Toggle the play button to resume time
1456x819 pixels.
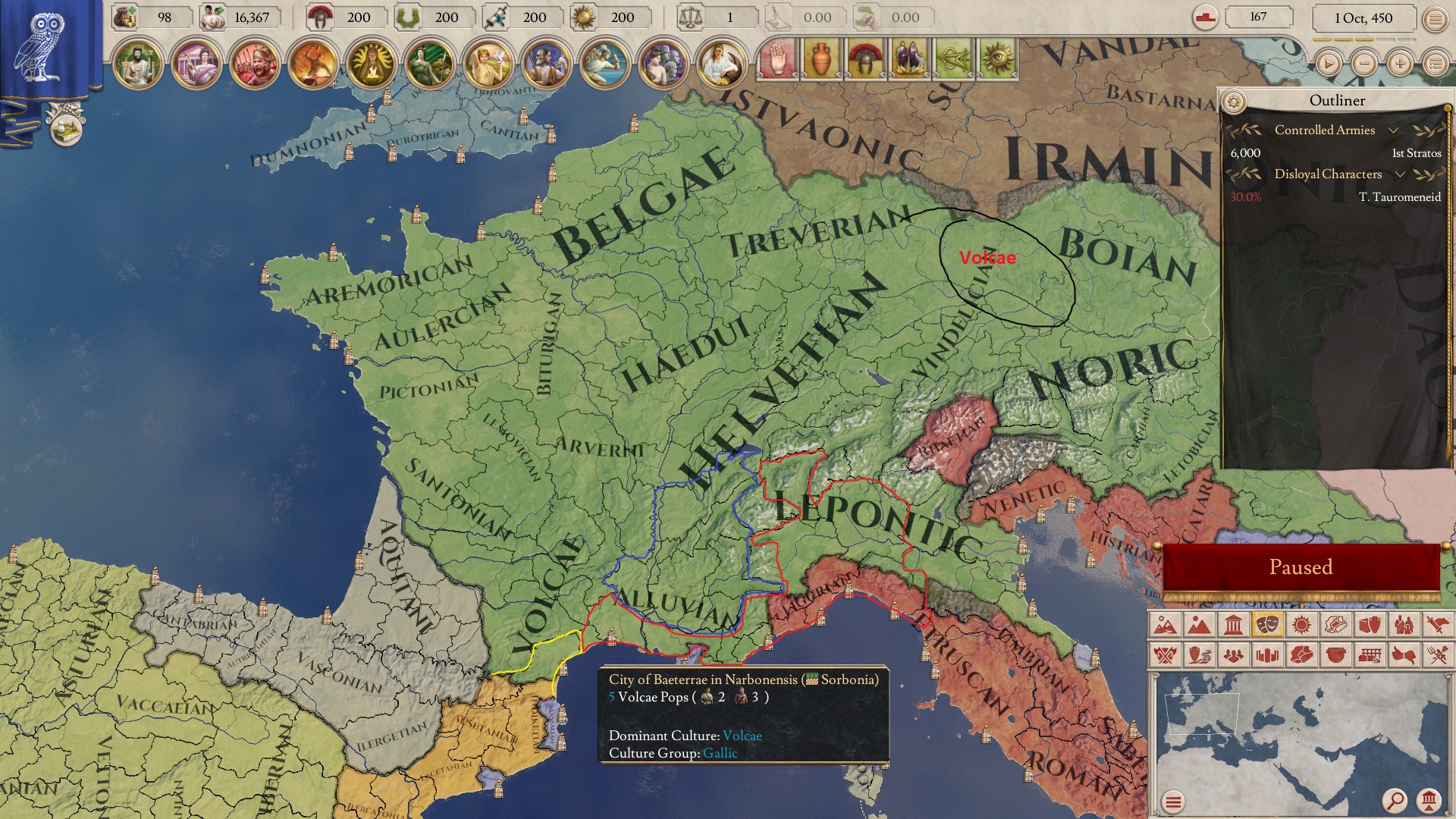point(1328,64)
